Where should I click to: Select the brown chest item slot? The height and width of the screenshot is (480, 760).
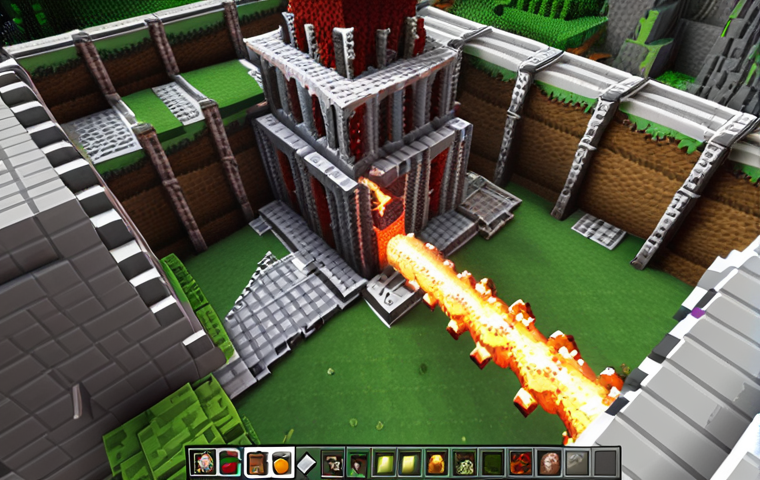tap(256, 463)
